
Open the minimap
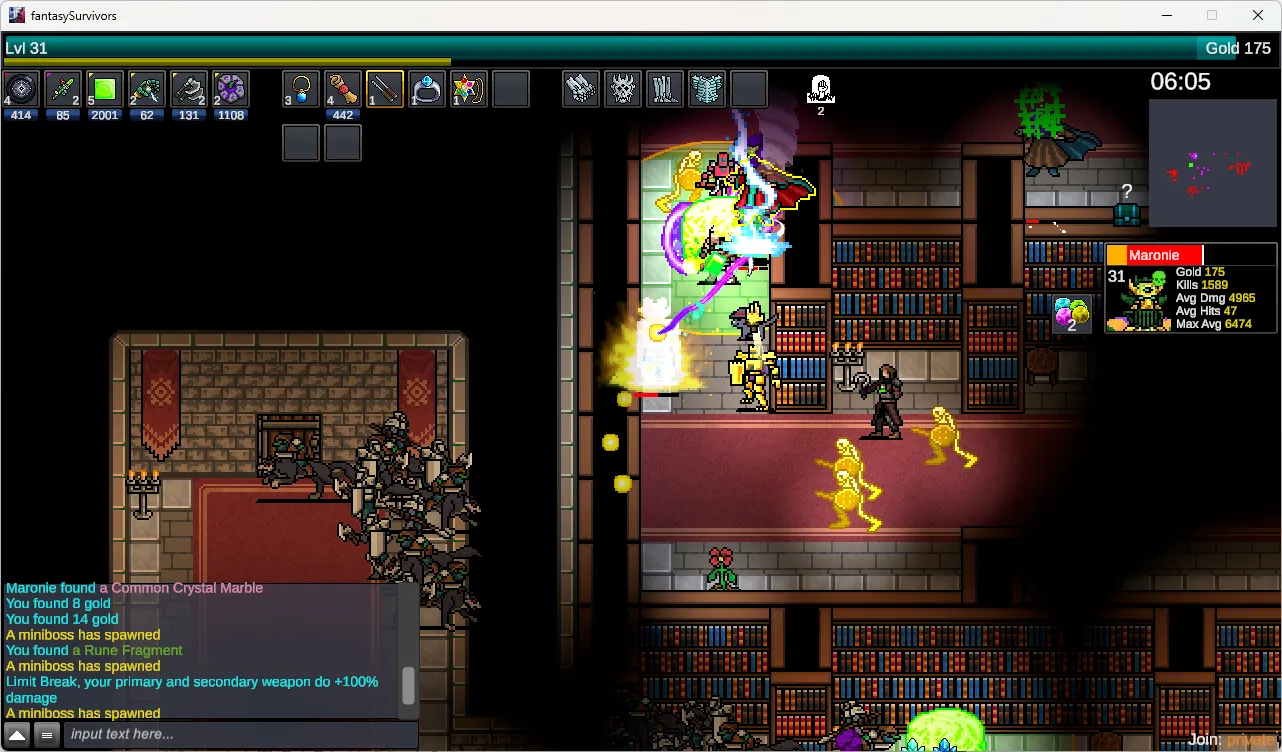click(x=1212, y=162)
